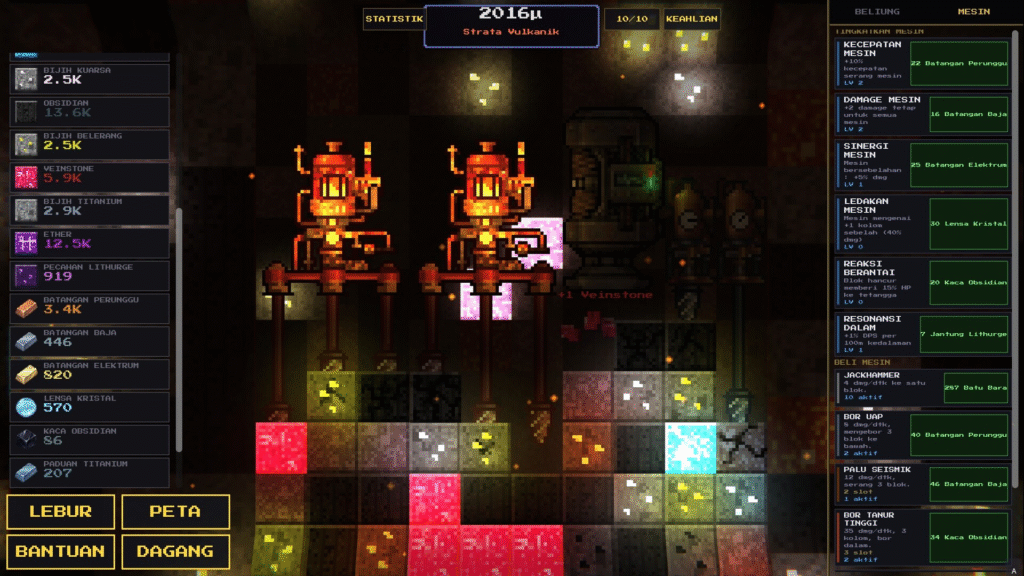This screenshot has width=1024, height=576.
Task: Upgrade Damage Mesin for 16 Batangan Baja
Action: coord(968,115)
